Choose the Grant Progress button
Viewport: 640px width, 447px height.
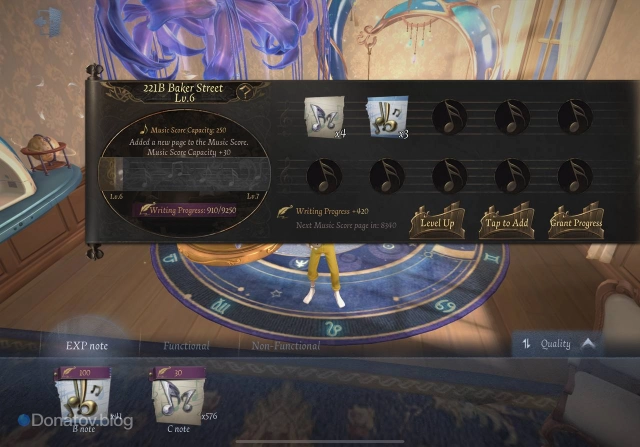tap(574, 222)
